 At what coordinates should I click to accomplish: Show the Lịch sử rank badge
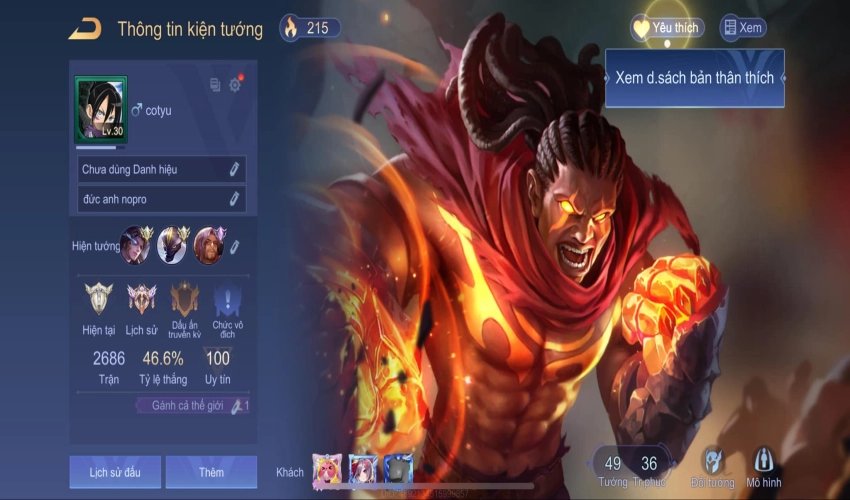click(141, 304)
